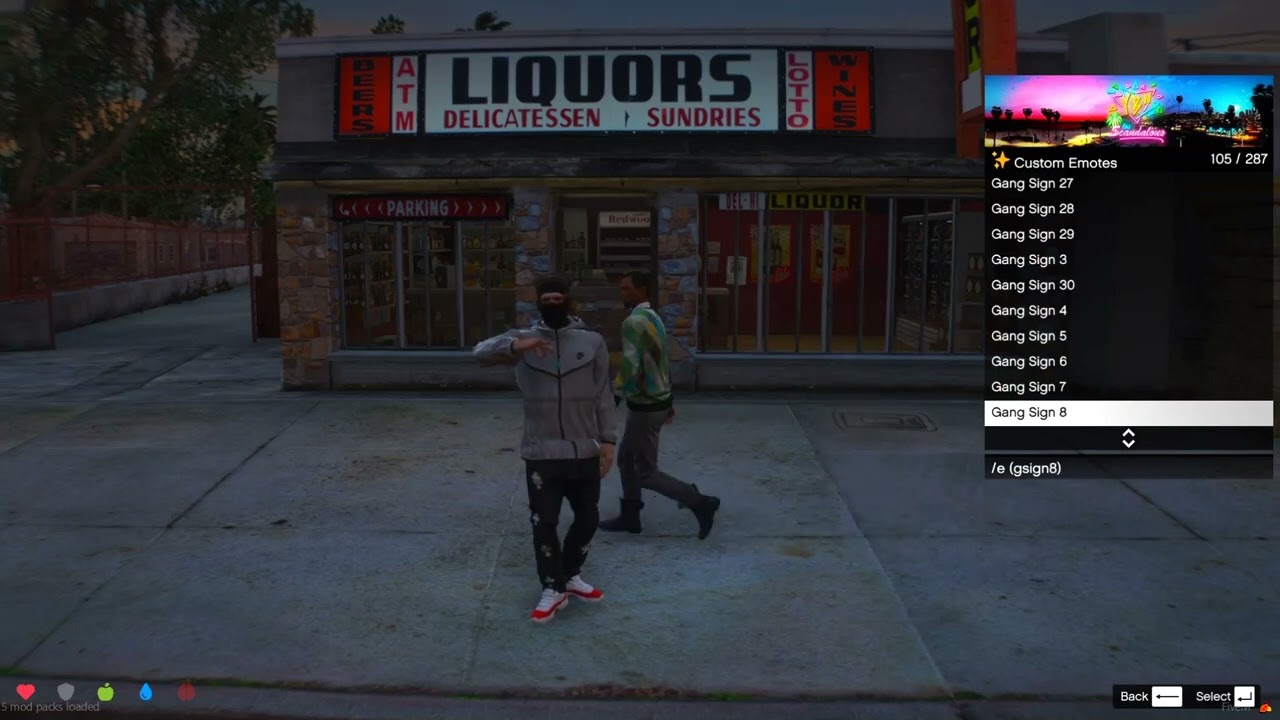Activate the highlighted Gang Sign 8 emote
1280x720 pixels.
pos(1128,412)
